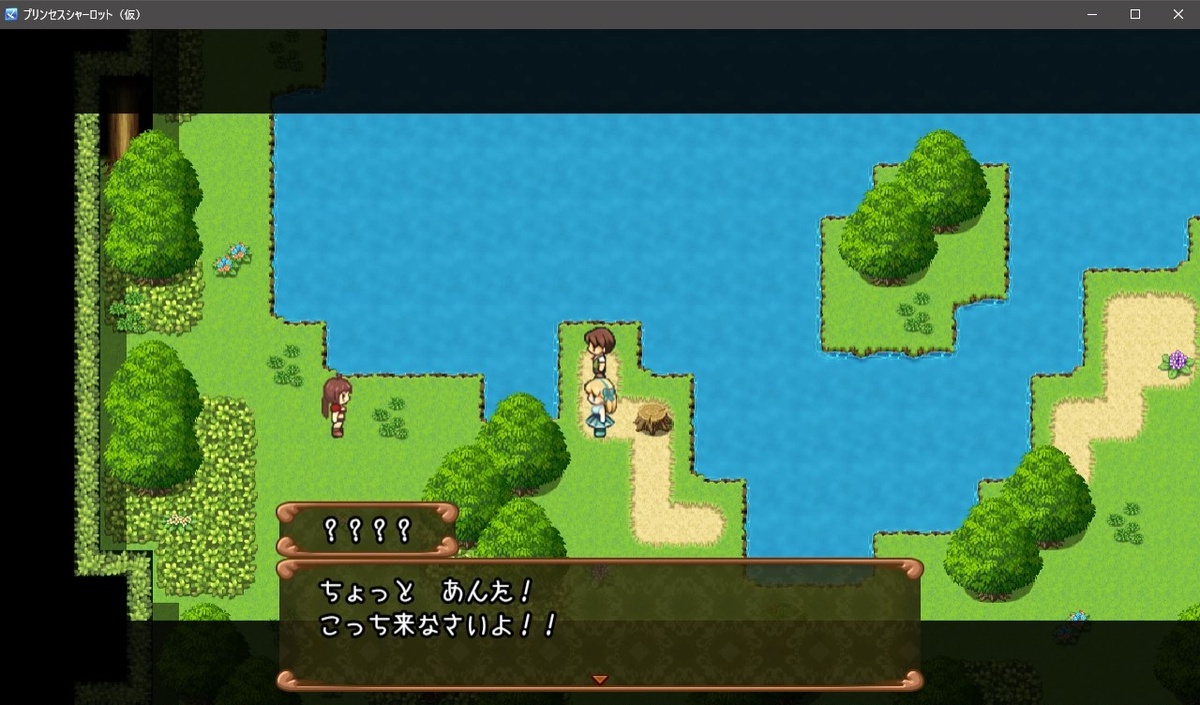This screenshot has width=1200, height=705.
Task: Advance dialogue with the orange arrow indicator
Action: (x=599, y=680)
